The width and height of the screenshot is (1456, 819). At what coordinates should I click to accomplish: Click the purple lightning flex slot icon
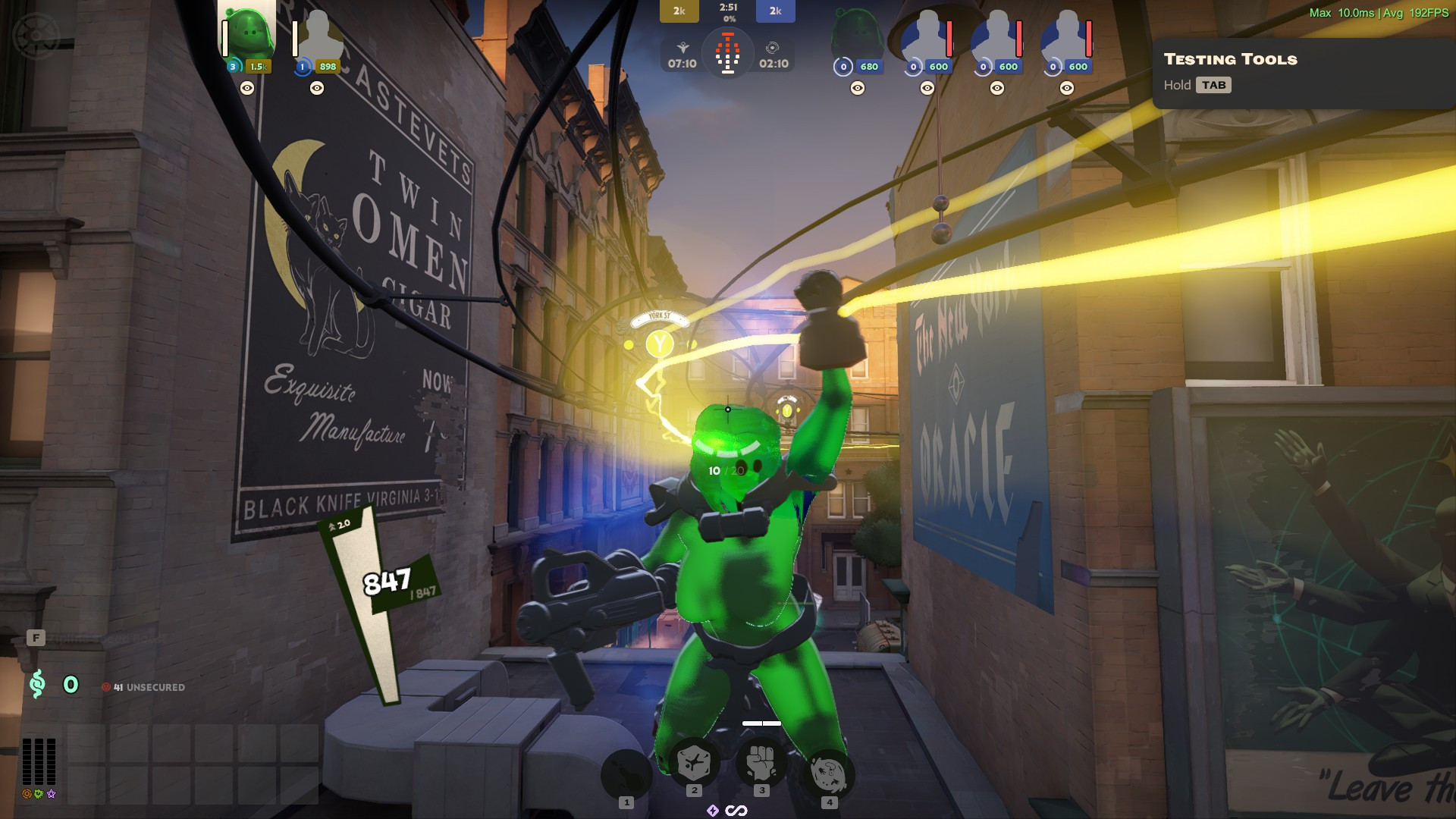click(x=713, y=810)
